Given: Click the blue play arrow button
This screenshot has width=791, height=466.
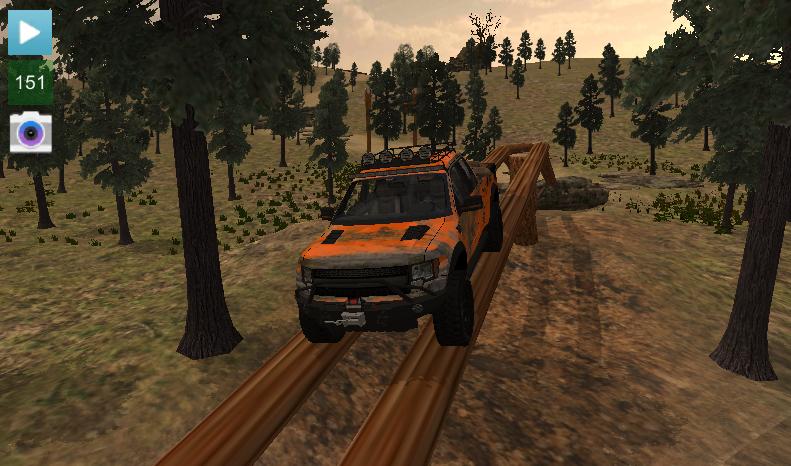Looking at the screenshot, I should click(30, 33).
